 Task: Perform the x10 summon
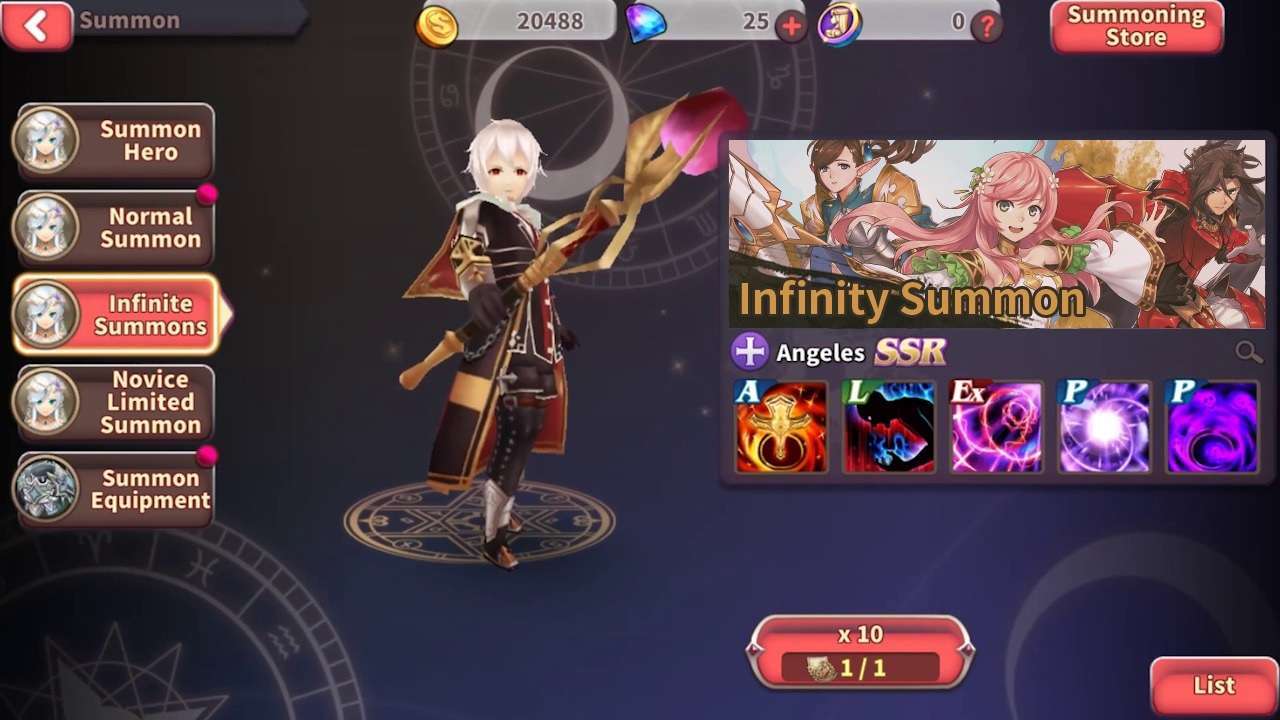pos(860,652)
